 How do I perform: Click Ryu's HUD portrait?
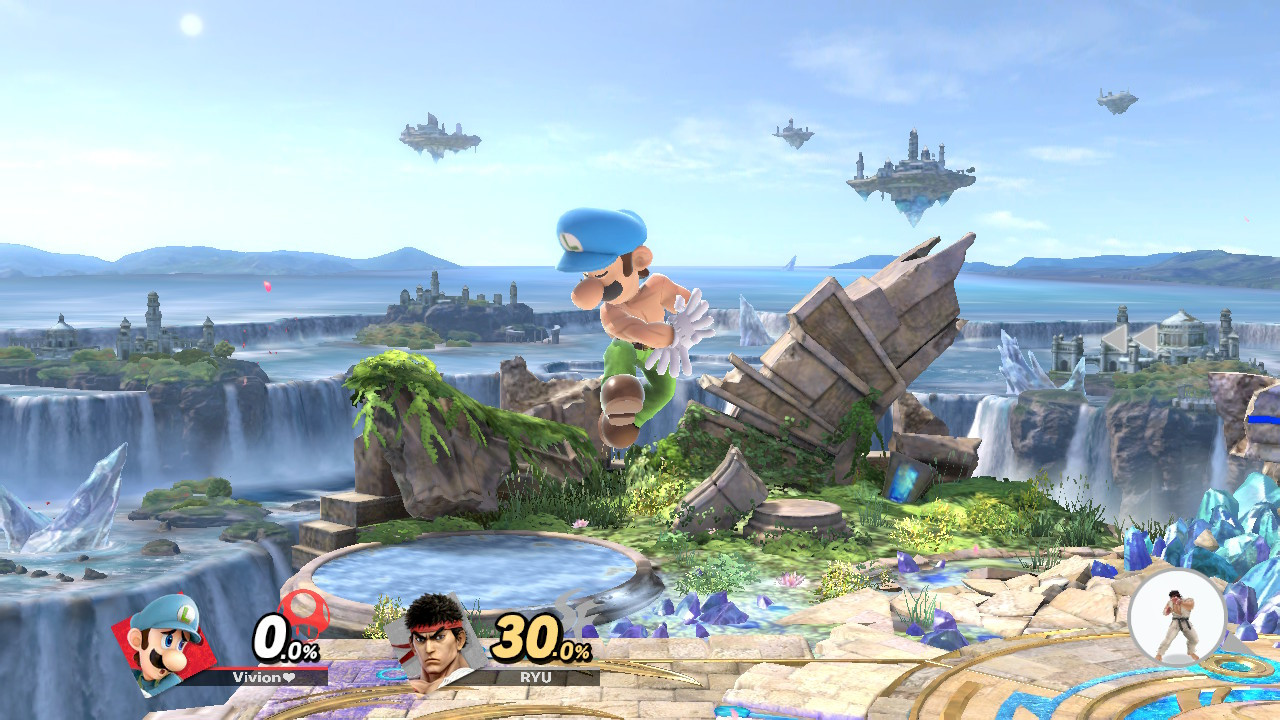pos(437,645)
